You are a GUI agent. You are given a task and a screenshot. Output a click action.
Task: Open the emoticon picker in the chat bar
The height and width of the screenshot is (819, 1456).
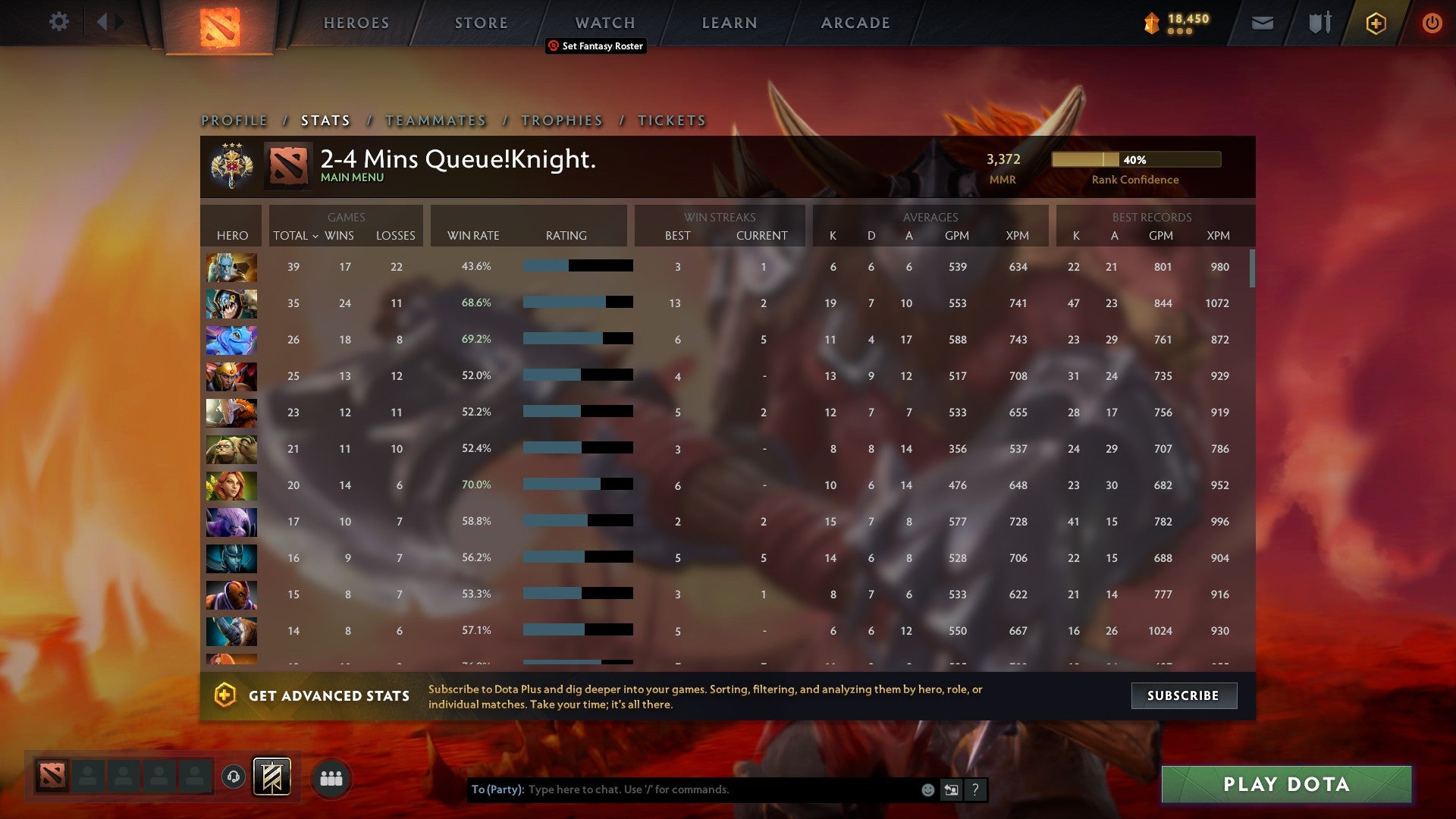[927, 789]
